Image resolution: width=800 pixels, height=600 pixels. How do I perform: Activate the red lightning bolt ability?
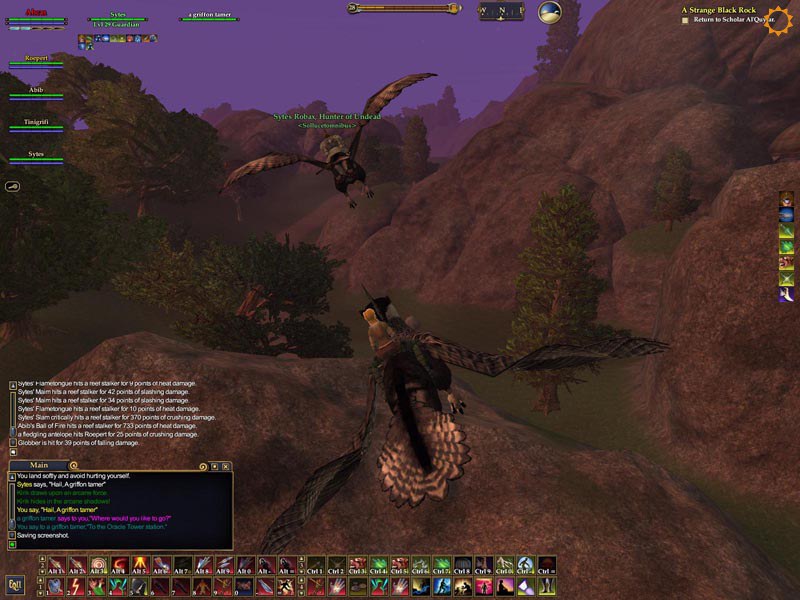coord(76,586)
